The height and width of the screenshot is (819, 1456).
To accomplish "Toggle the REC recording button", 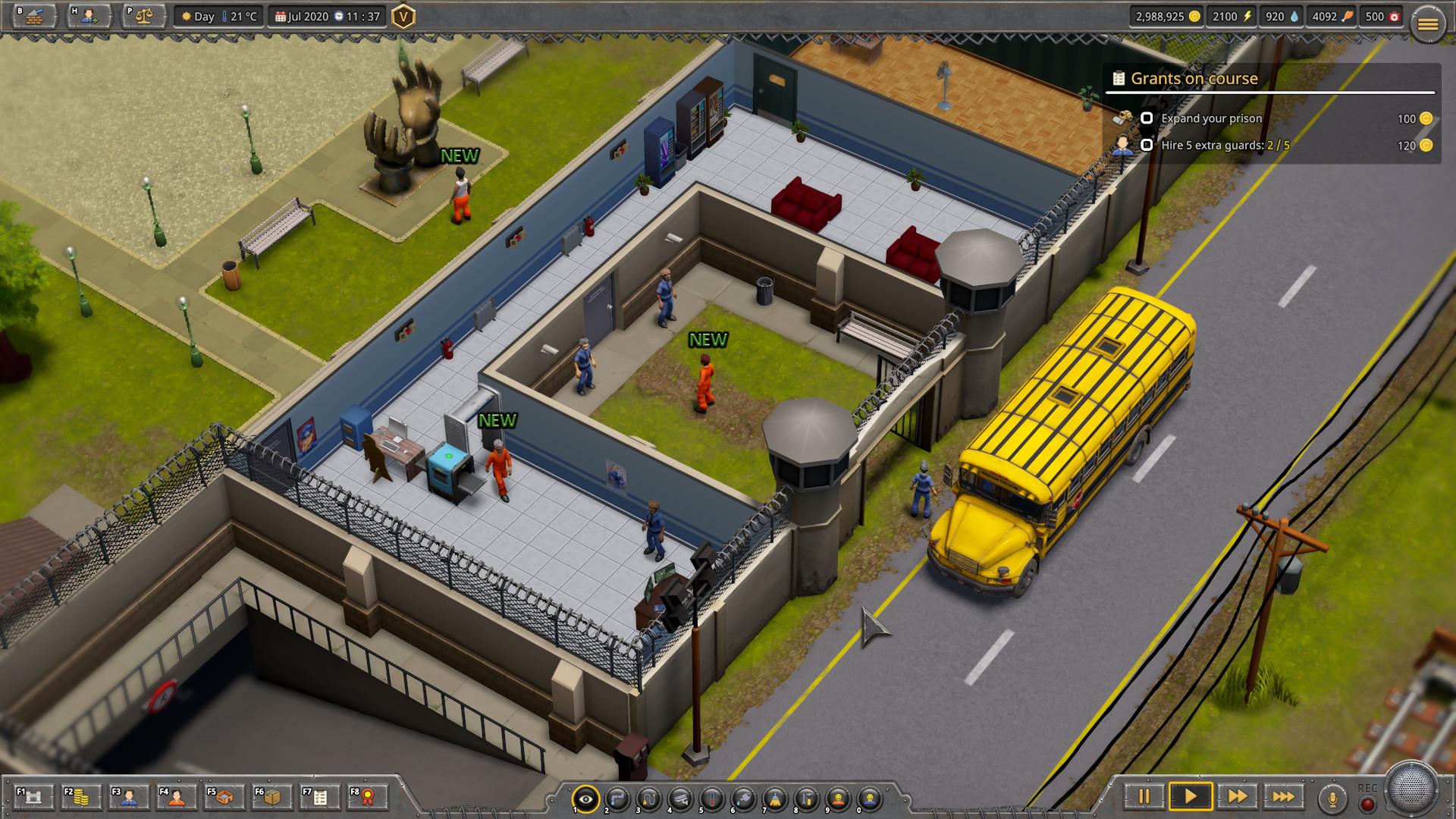I will [1368, 802].
